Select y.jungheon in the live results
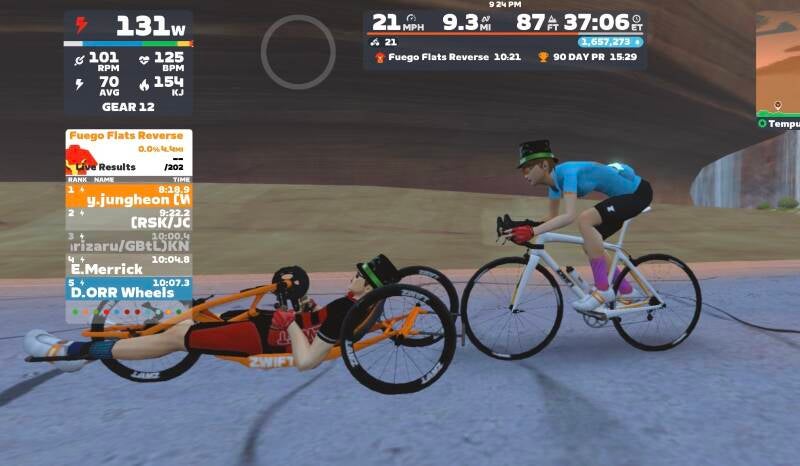This screenshot has width=800, height=466. [x=128, y=195]
